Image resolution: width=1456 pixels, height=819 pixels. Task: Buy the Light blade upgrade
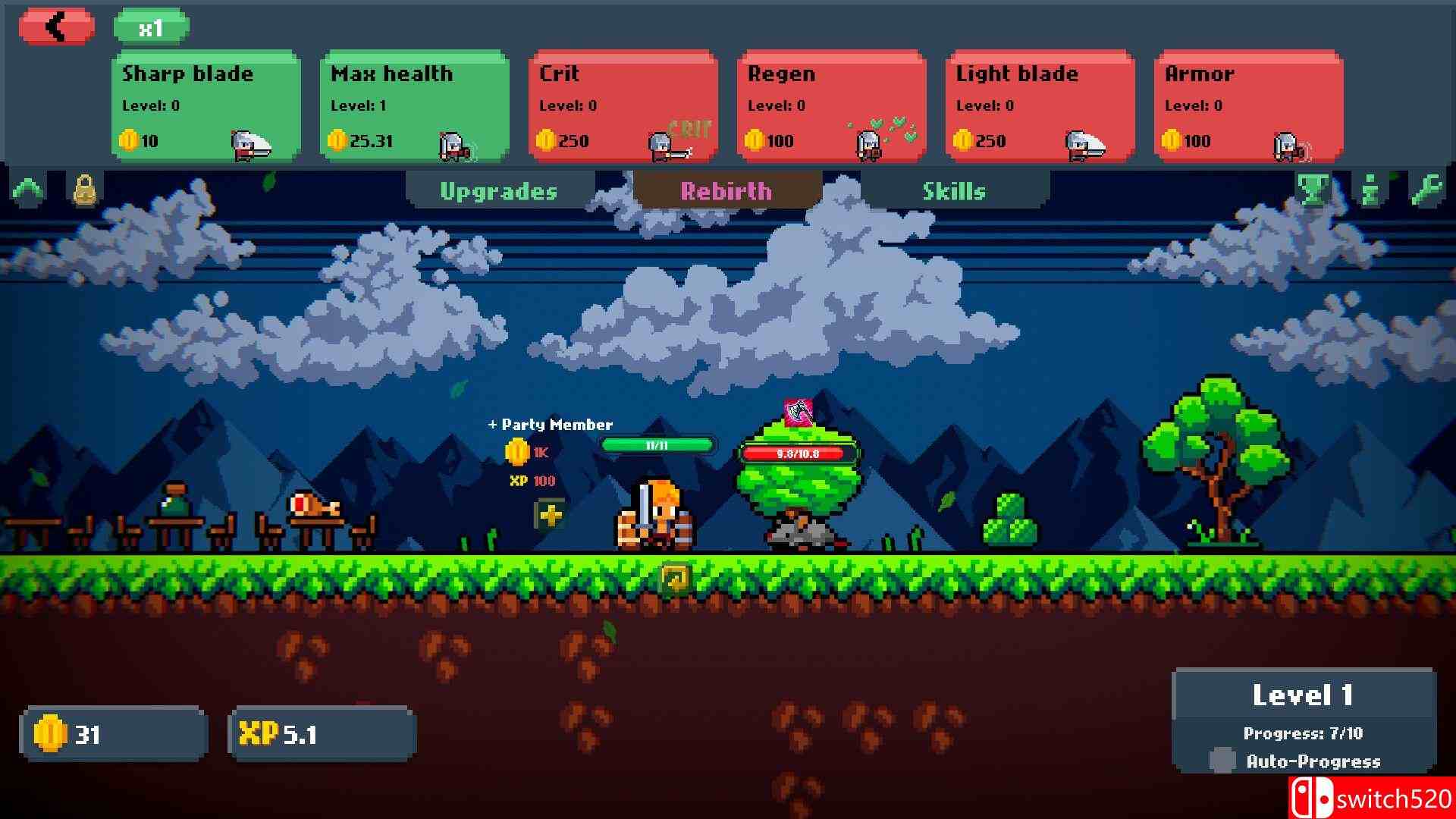[x=1040, y=106]
